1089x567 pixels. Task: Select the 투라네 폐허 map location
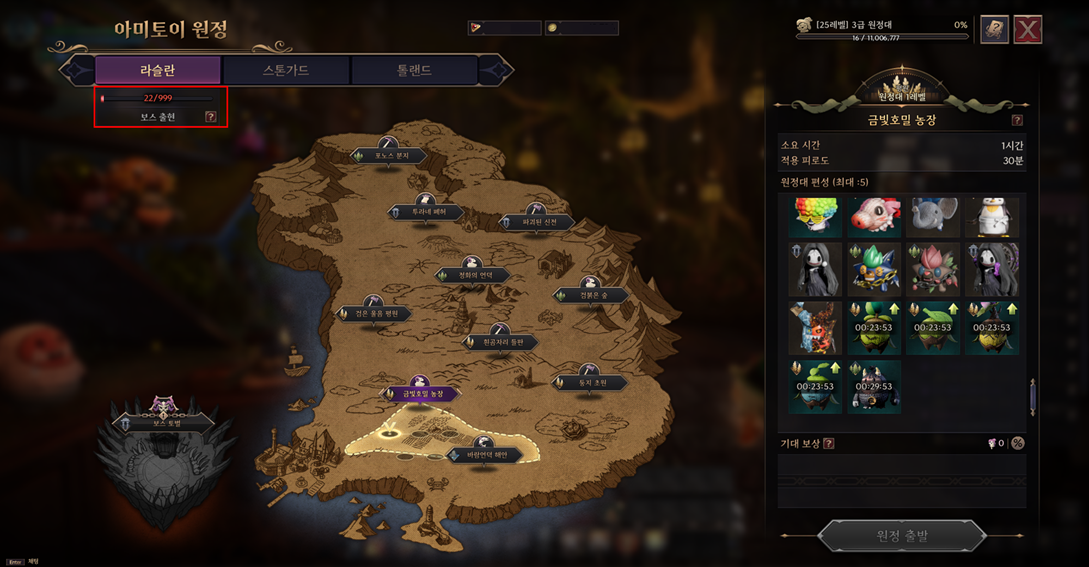[x=426, y=212]
